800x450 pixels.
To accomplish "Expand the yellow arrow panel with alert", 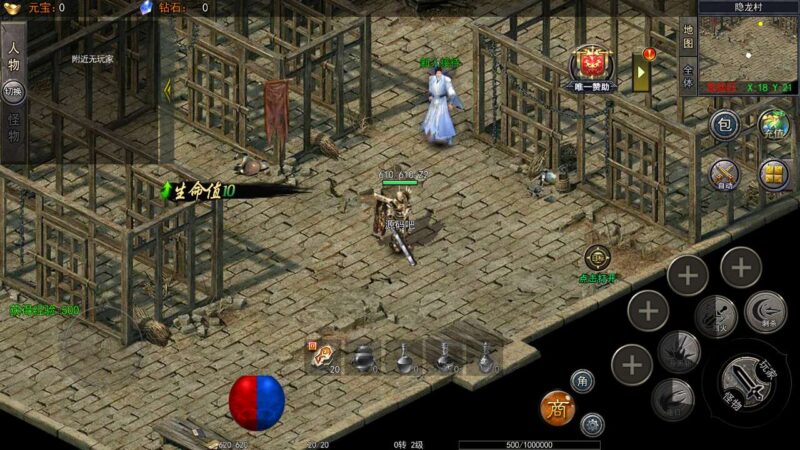I will coord(642,70).
